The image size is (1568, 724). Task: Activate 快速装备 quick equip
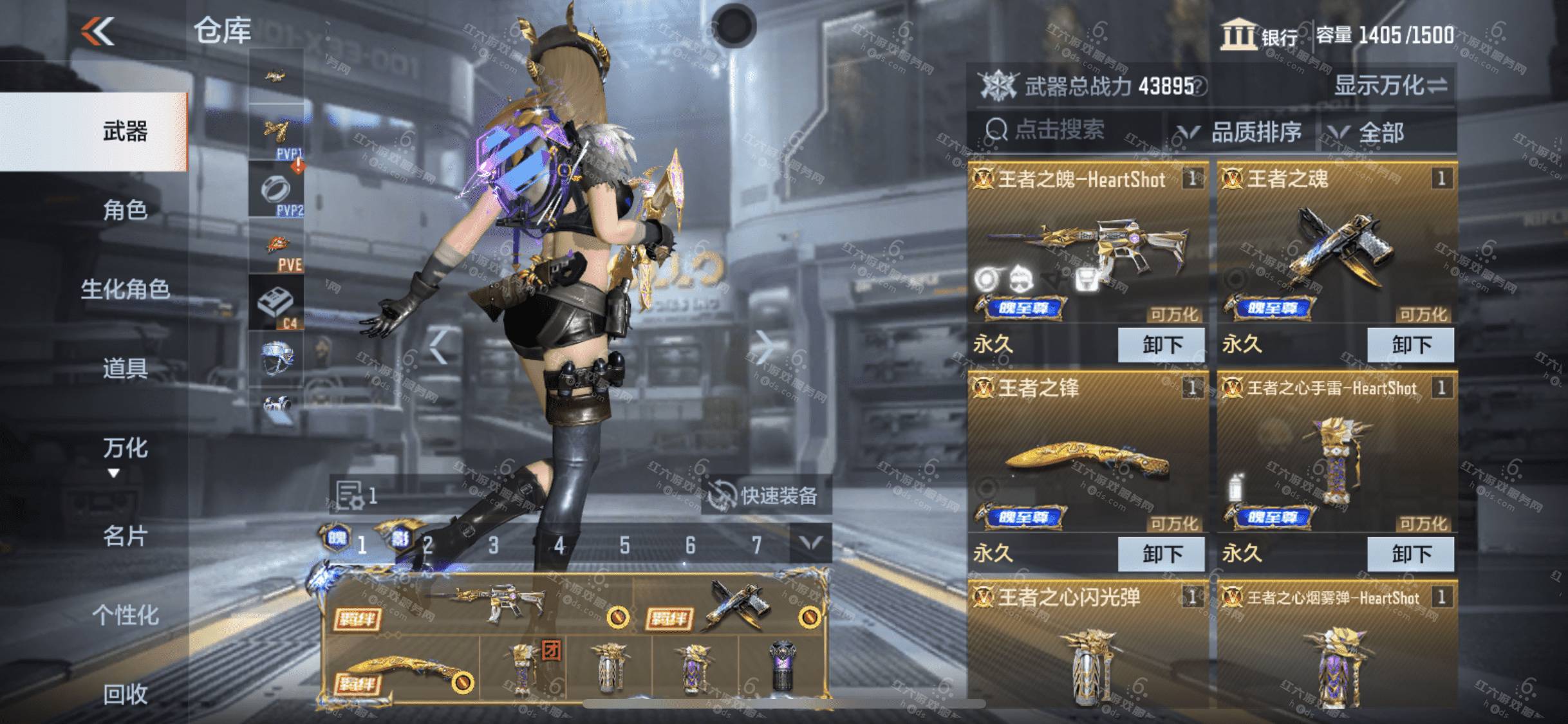coord(766,496)
